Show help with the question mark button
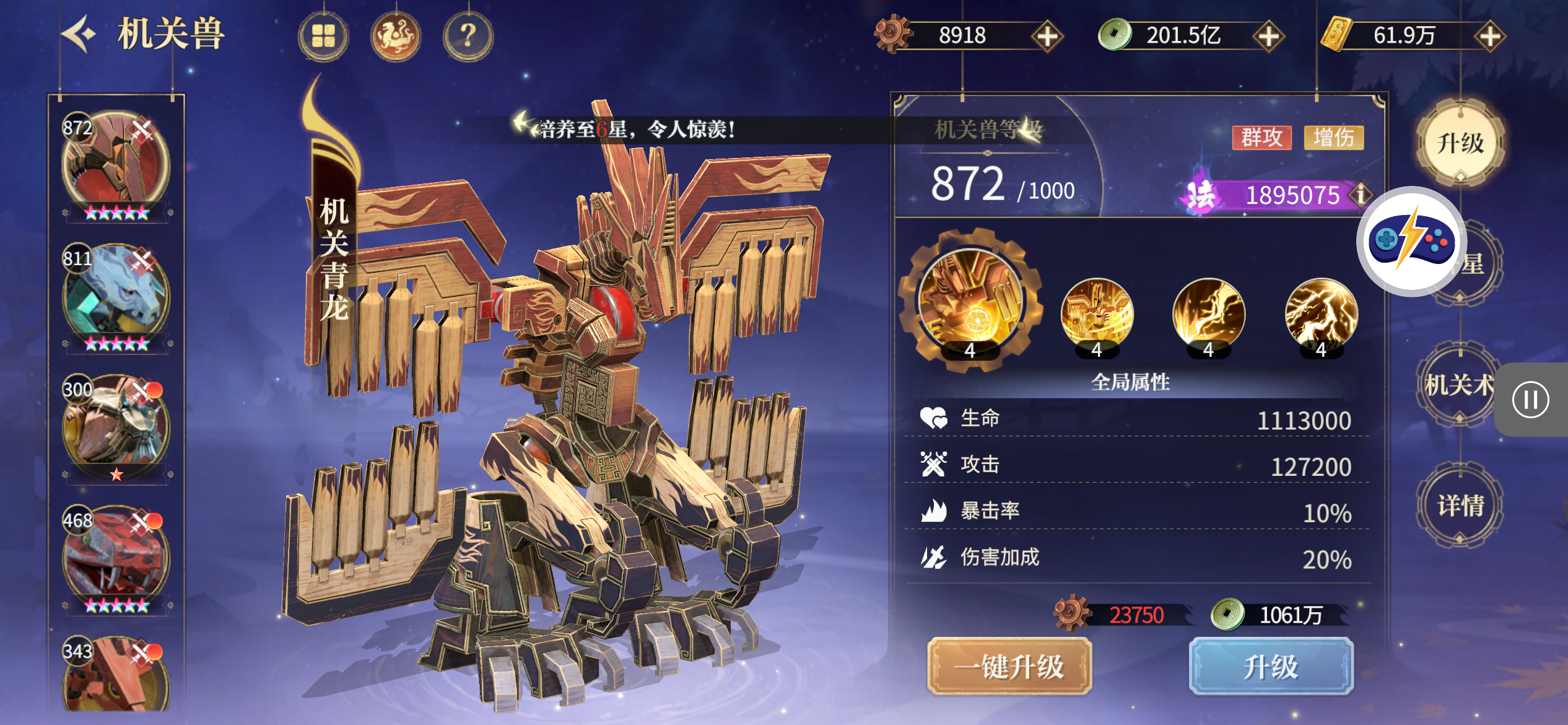This screenshot has width=1568, height=725. [468, 36]
